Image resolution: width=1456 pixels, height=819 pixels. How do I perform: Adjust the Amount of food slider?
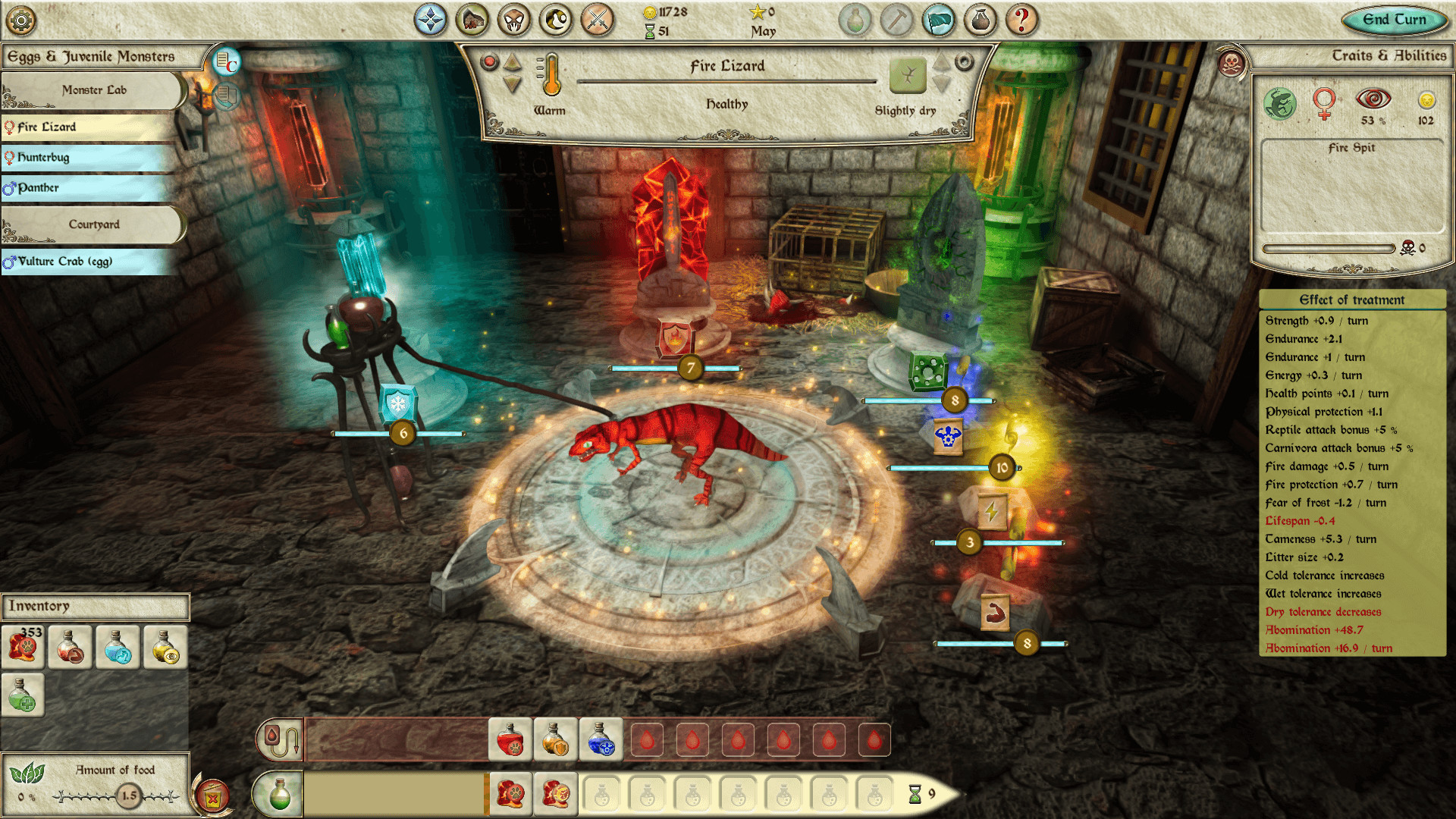[127, 795]
